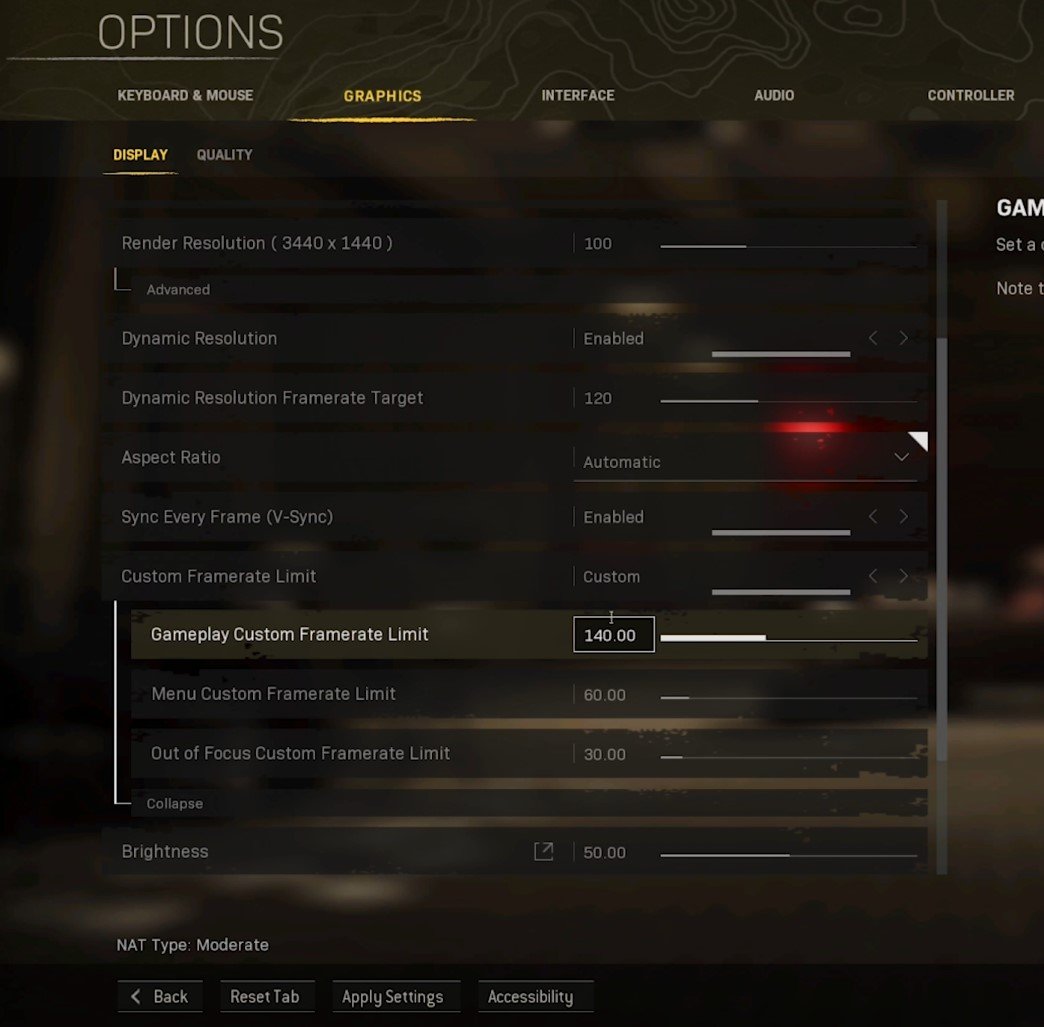Switch to the Quality sub-tab

[x=224, y=155]
